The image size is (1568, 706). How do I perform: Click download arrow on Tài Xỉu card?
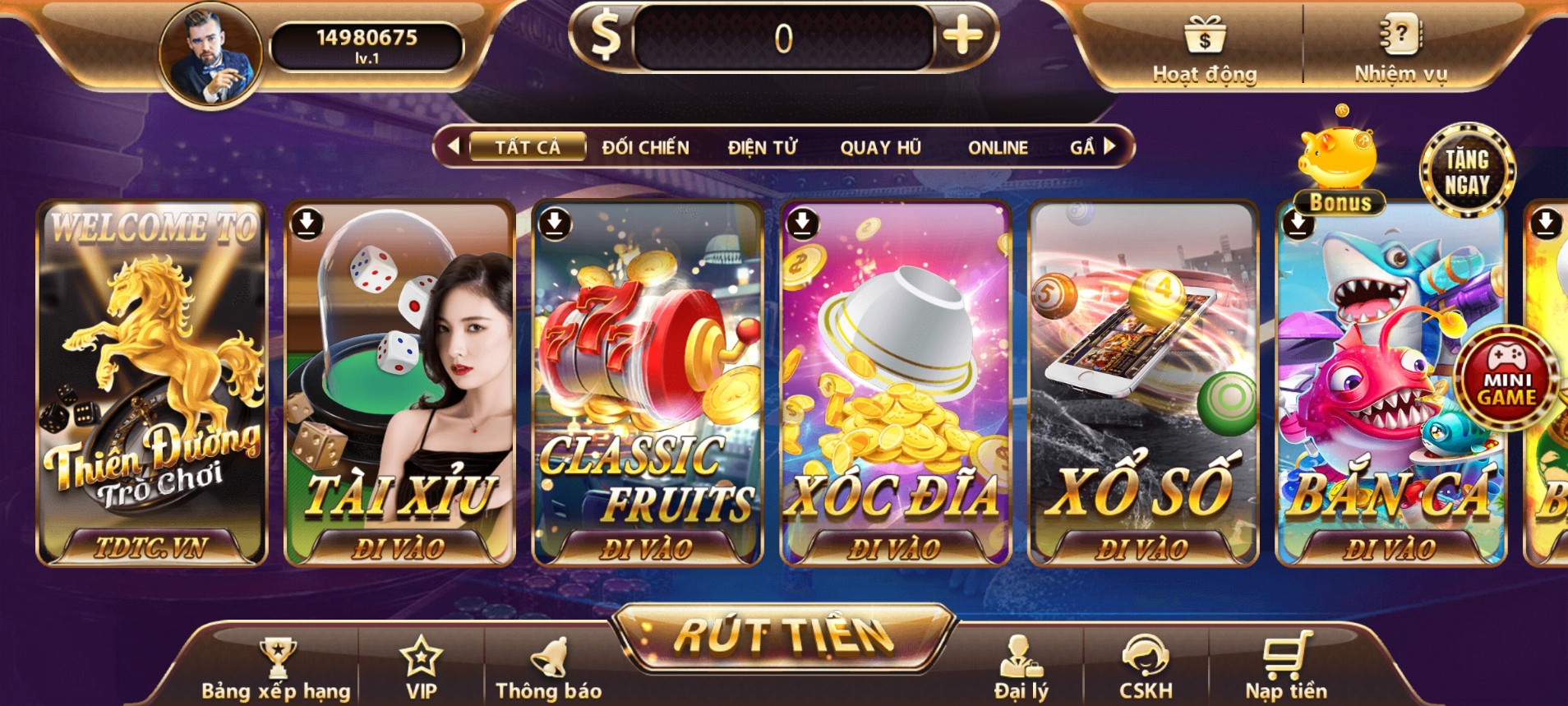307,222
